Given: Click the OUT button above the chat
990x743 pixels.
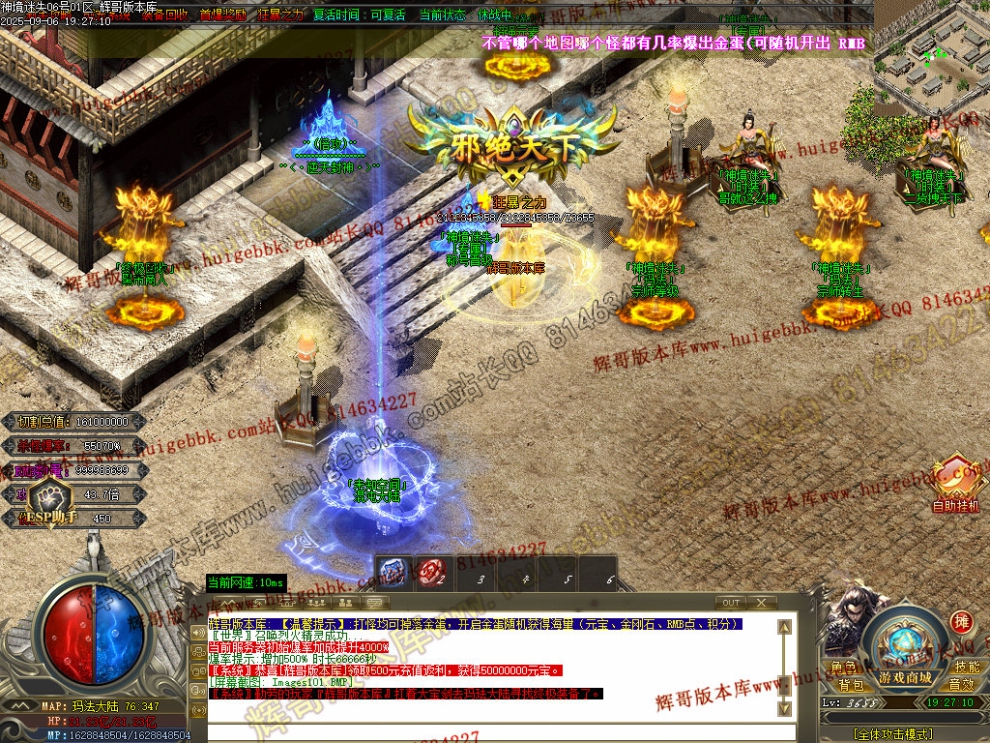Looking at the screenshot, I should coord(731,603).
